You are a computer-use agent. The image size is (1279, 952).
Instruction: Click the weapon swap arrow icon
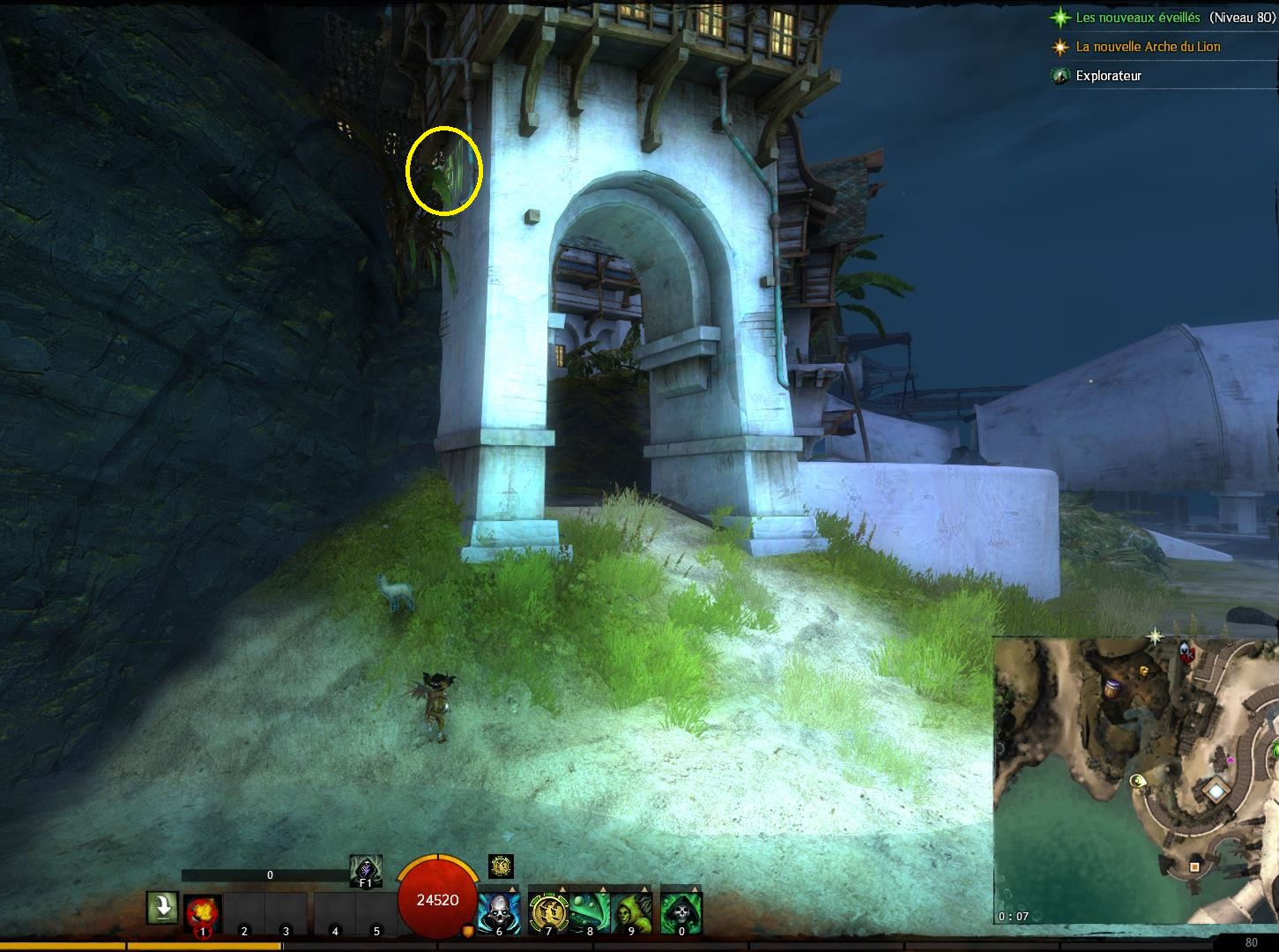pyautogui.click(x=162, y=908)
